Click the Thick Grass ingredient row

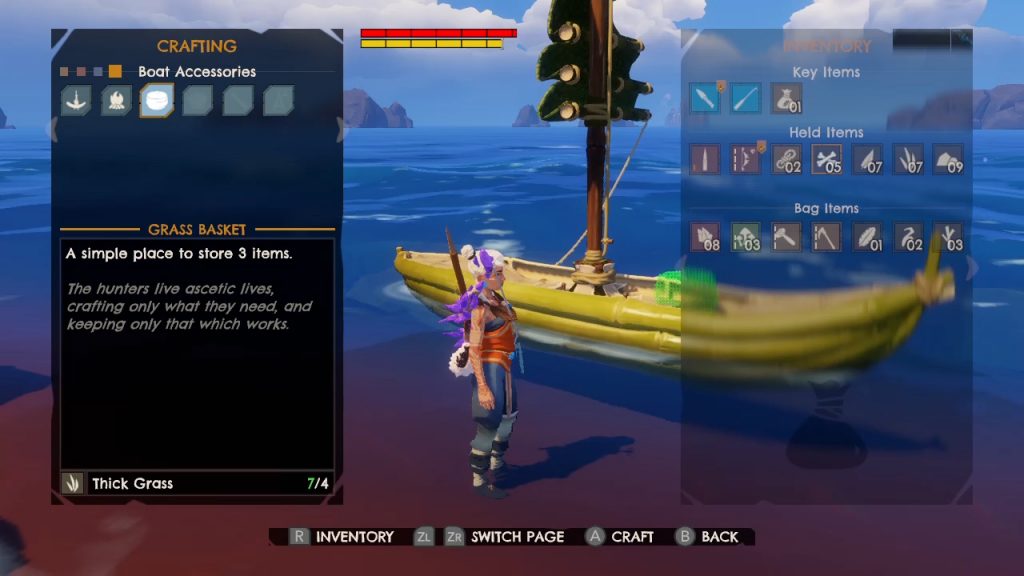[x=196, y=483]
